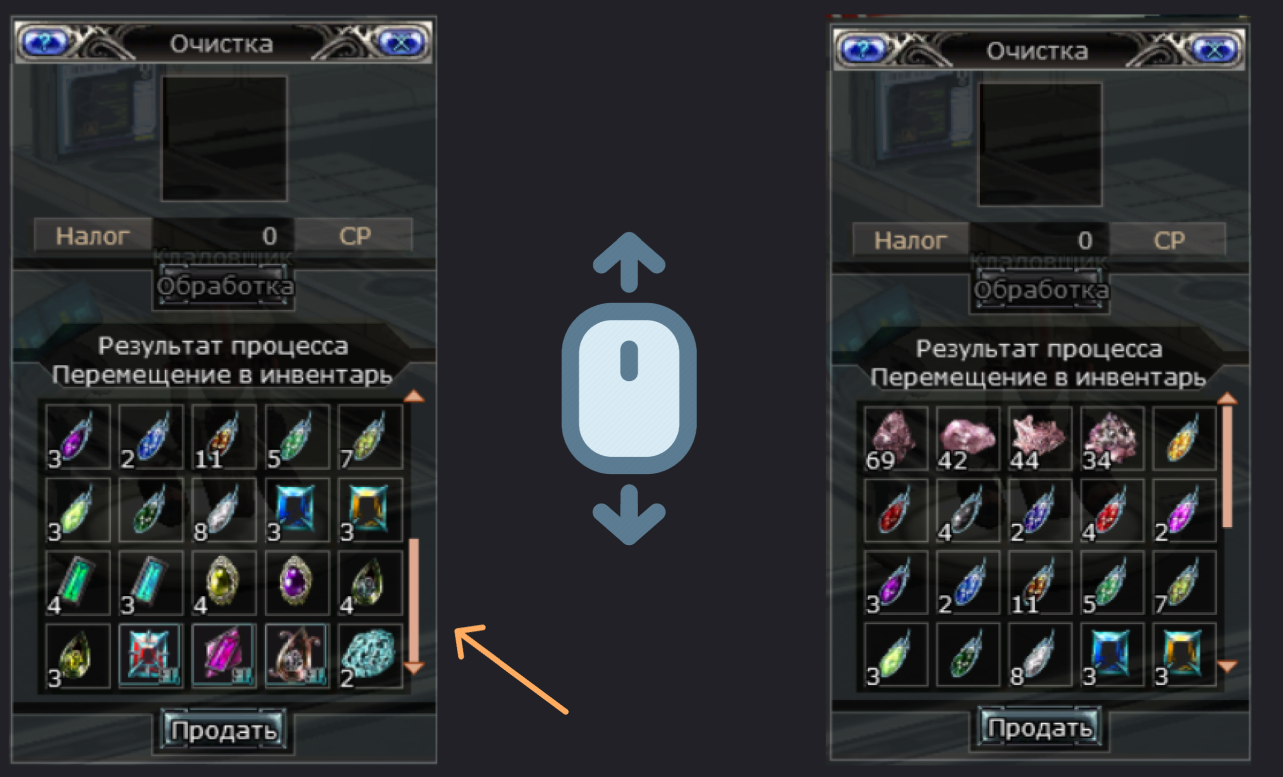Click the red gem icon in right window
Screen dimensions: 1283x777
(894, 510)
